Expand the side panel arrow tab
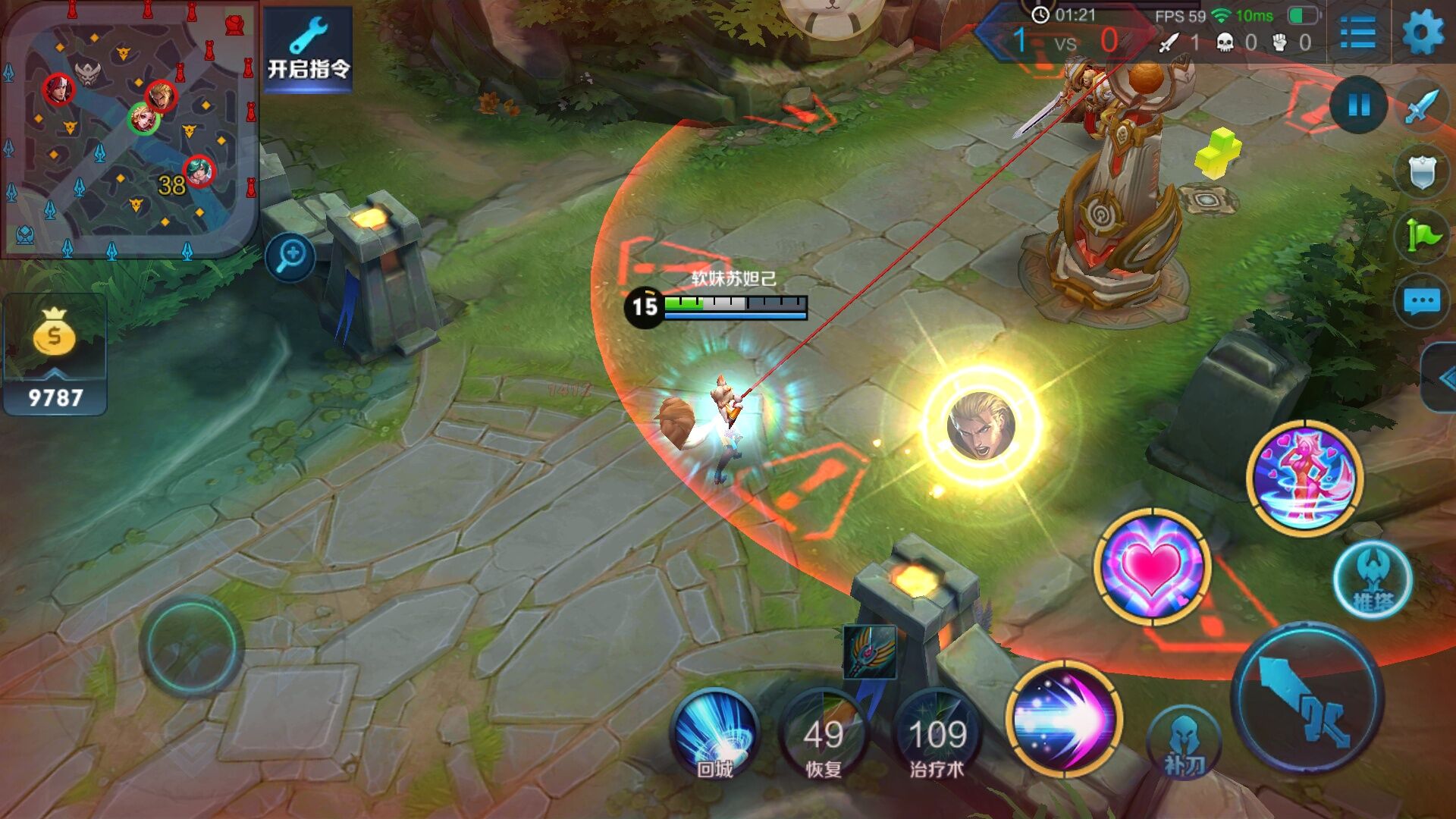Screen dimensions: 1456x819 tap(1443, 378)
